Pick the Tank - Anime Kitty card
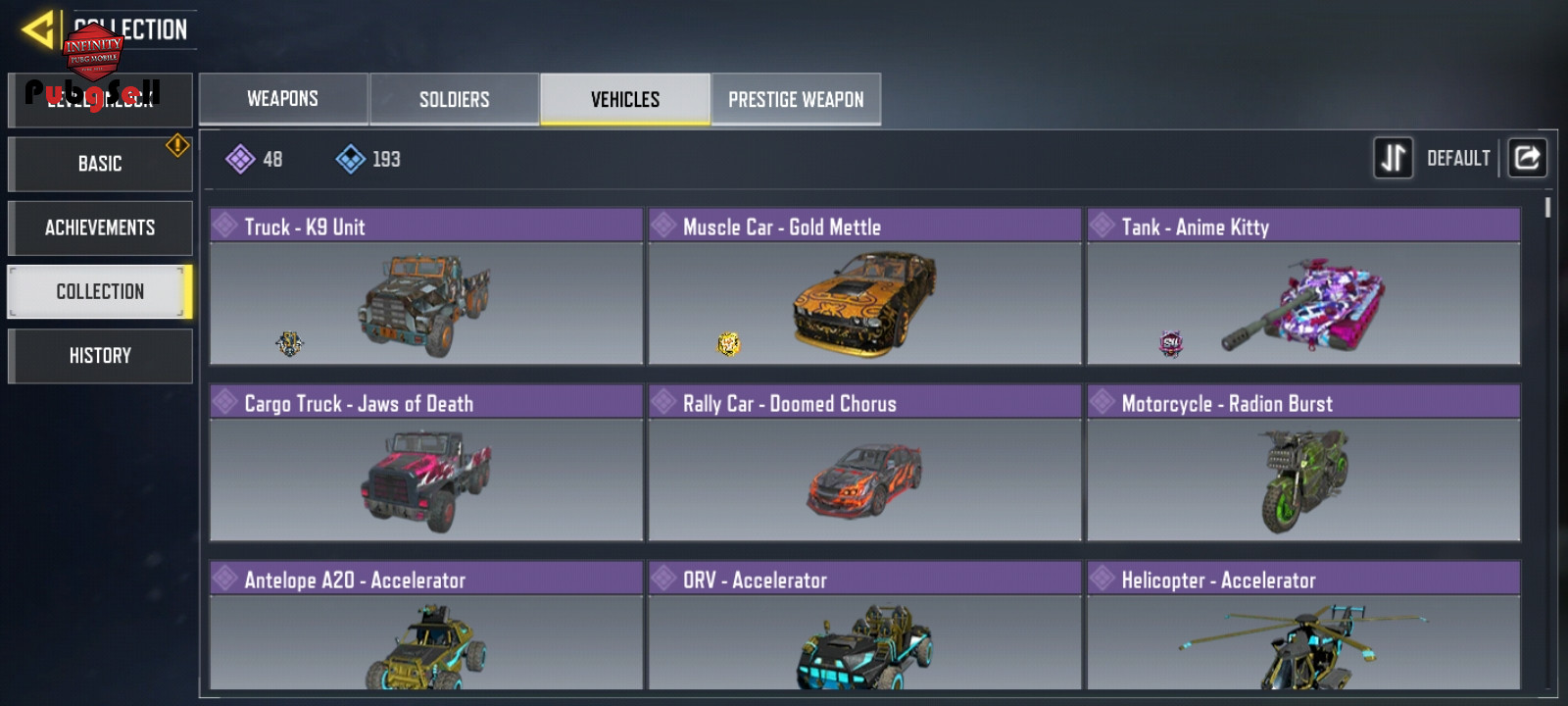Screen dimensions: 1568x706 (x=1303, y=286)
